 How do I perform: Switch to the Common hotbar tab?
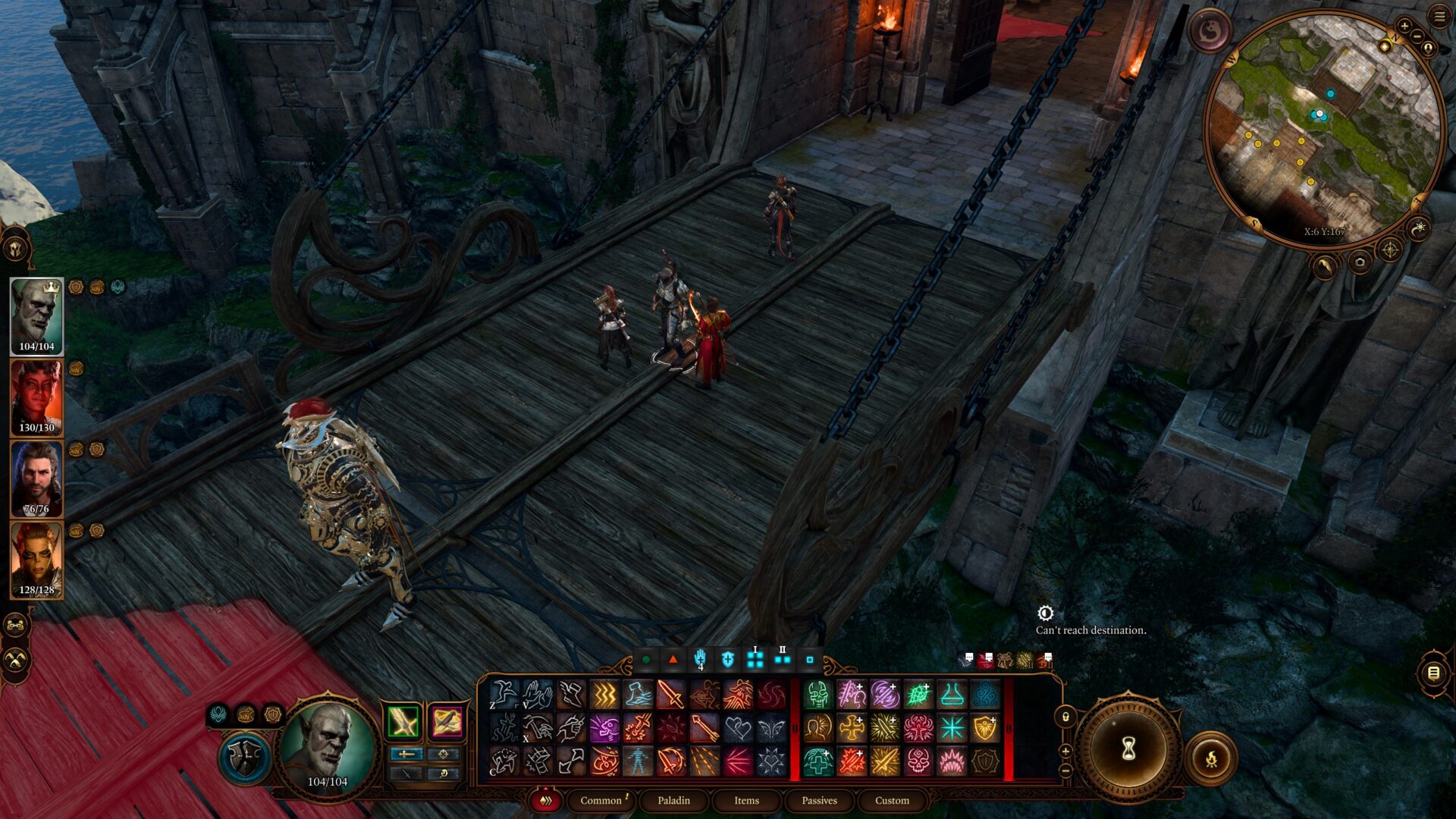pyautogui.click(x=601, y=800)
